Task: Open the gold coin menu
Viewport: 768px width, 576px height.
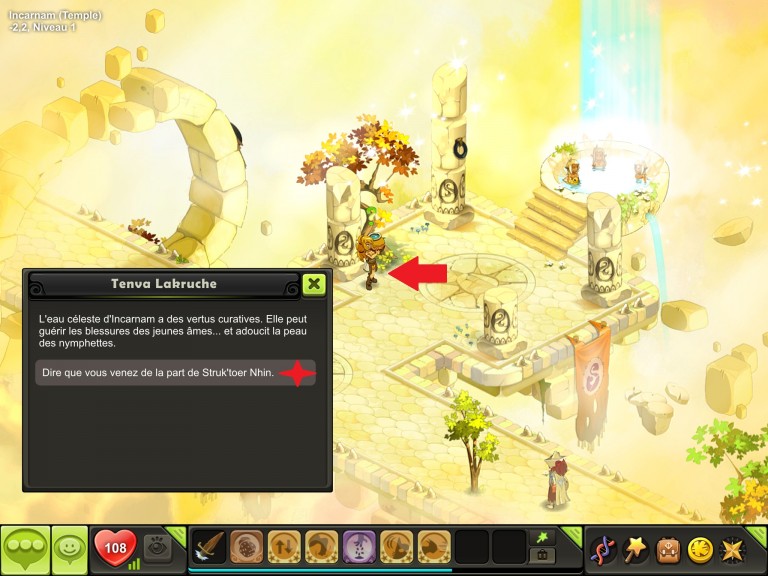Action: (x=700, y=549)
